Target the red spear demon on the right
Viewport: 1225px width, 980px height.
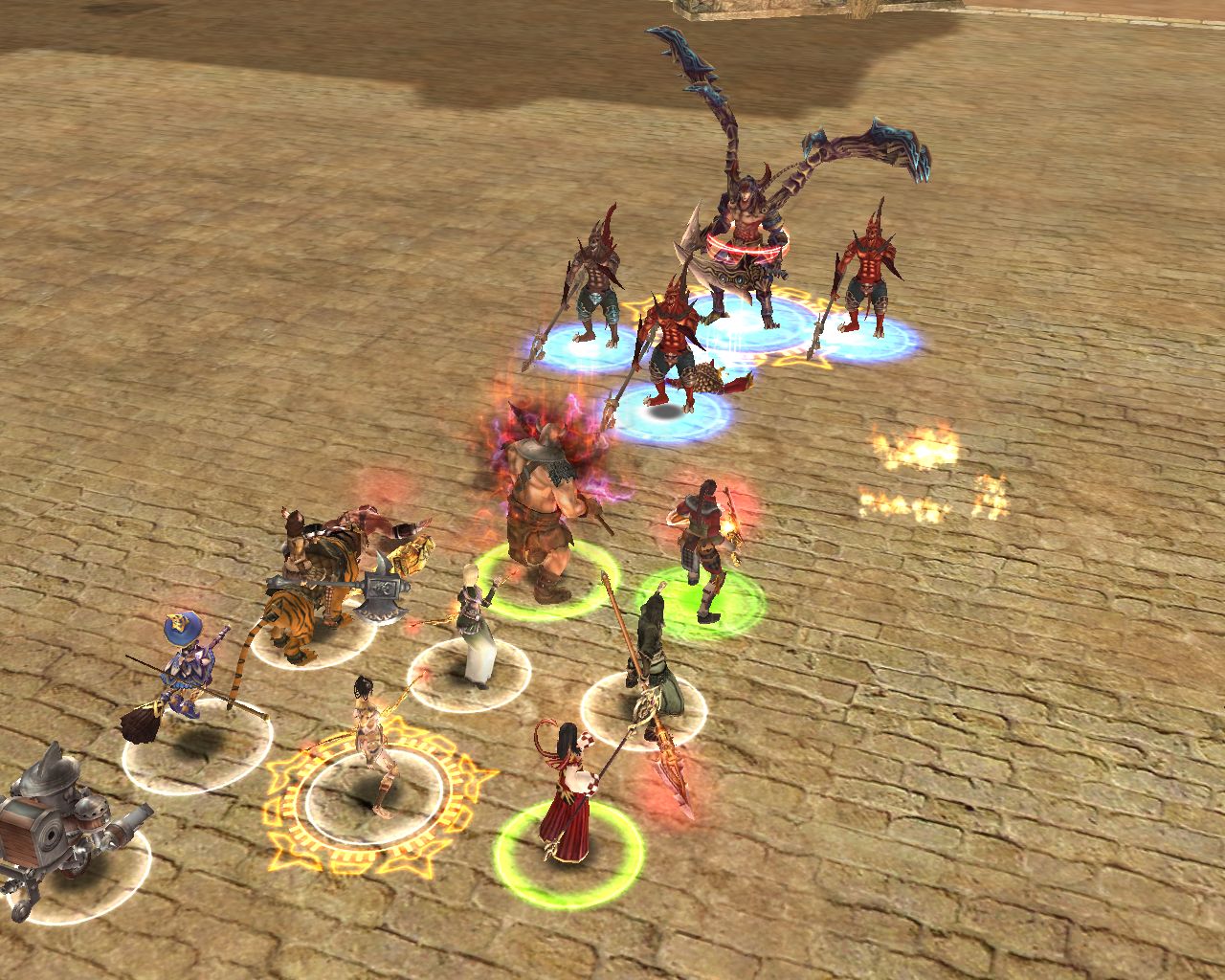pyautogui.click(x=868, y=268)
